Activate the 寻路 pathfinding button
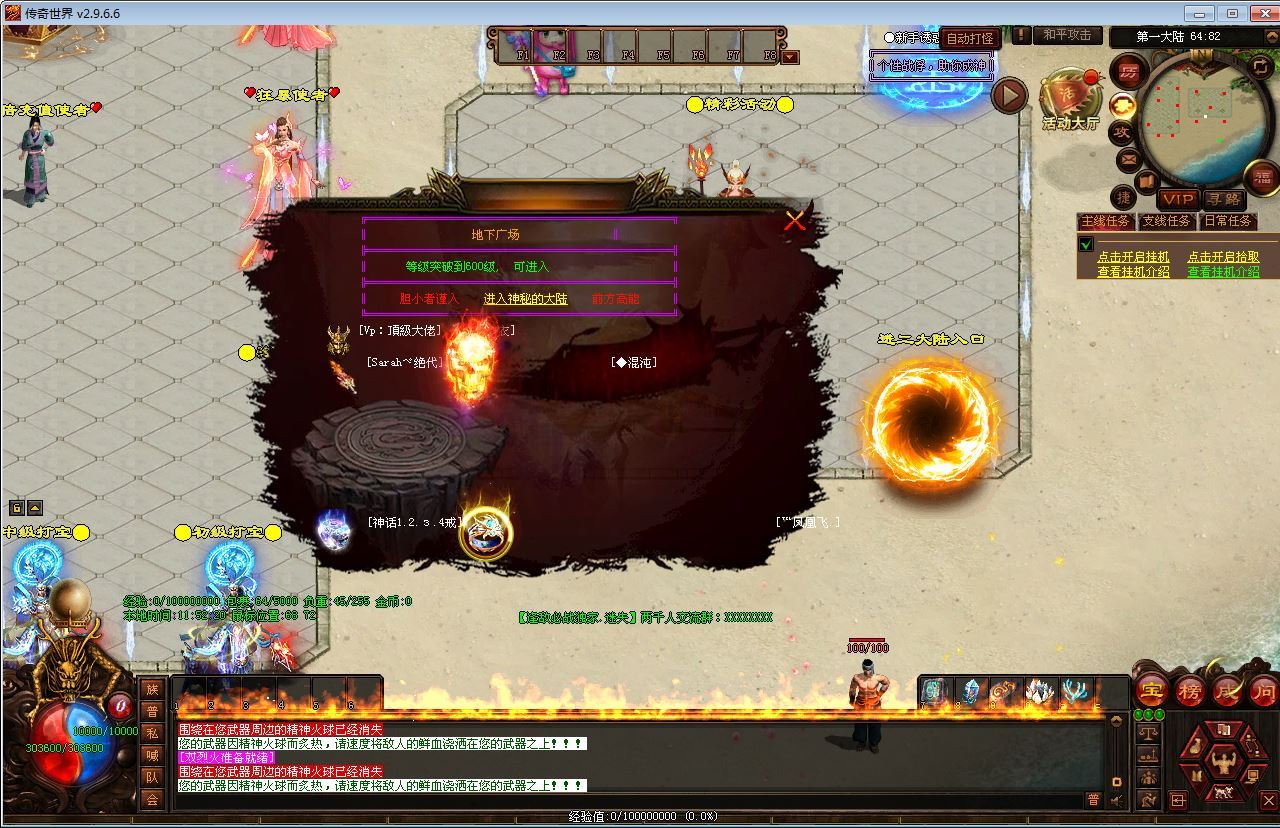The width and height of the screenshot is (1280, 828). 1222,200
